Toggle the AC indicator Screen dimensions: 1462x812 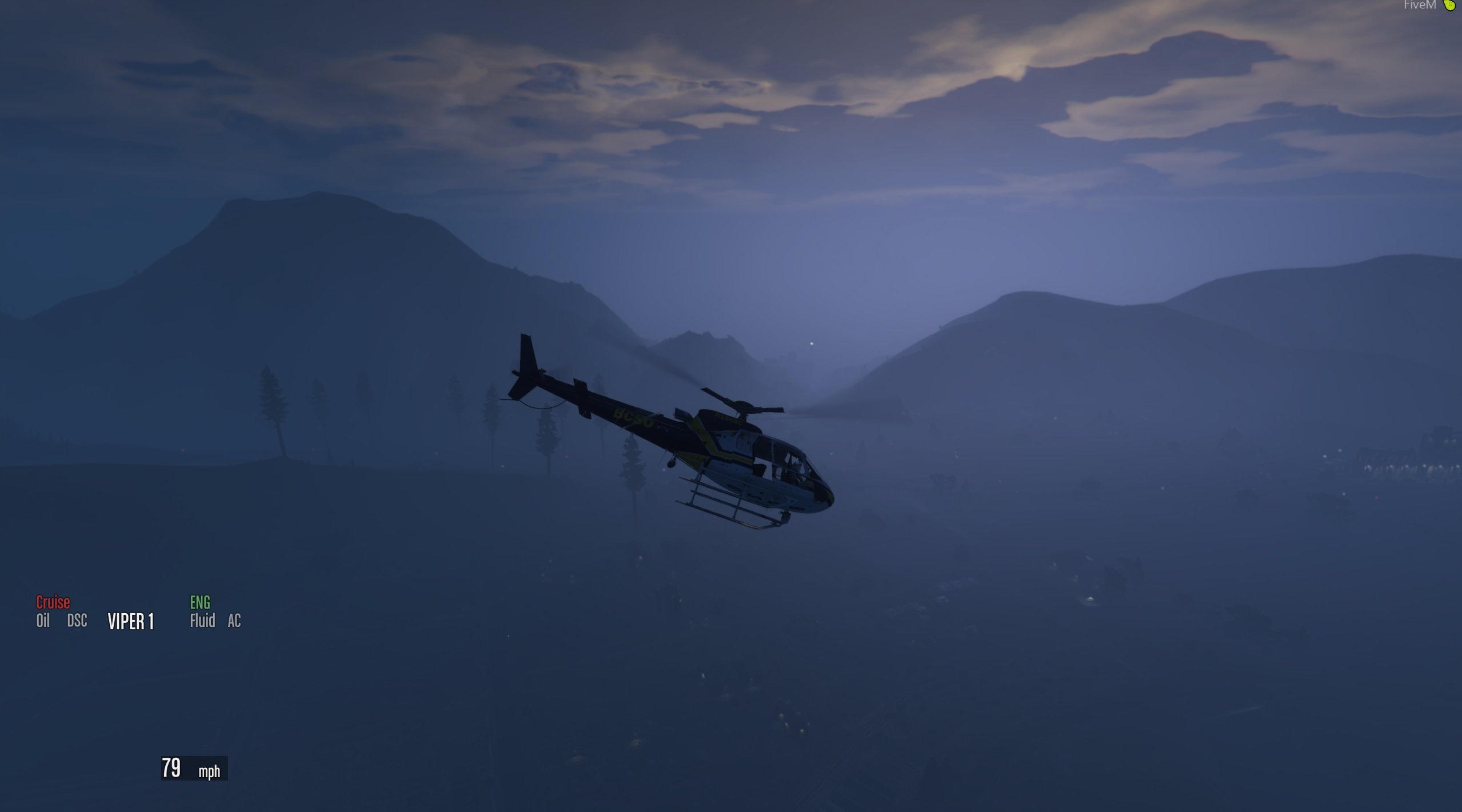tap(234, 621)
